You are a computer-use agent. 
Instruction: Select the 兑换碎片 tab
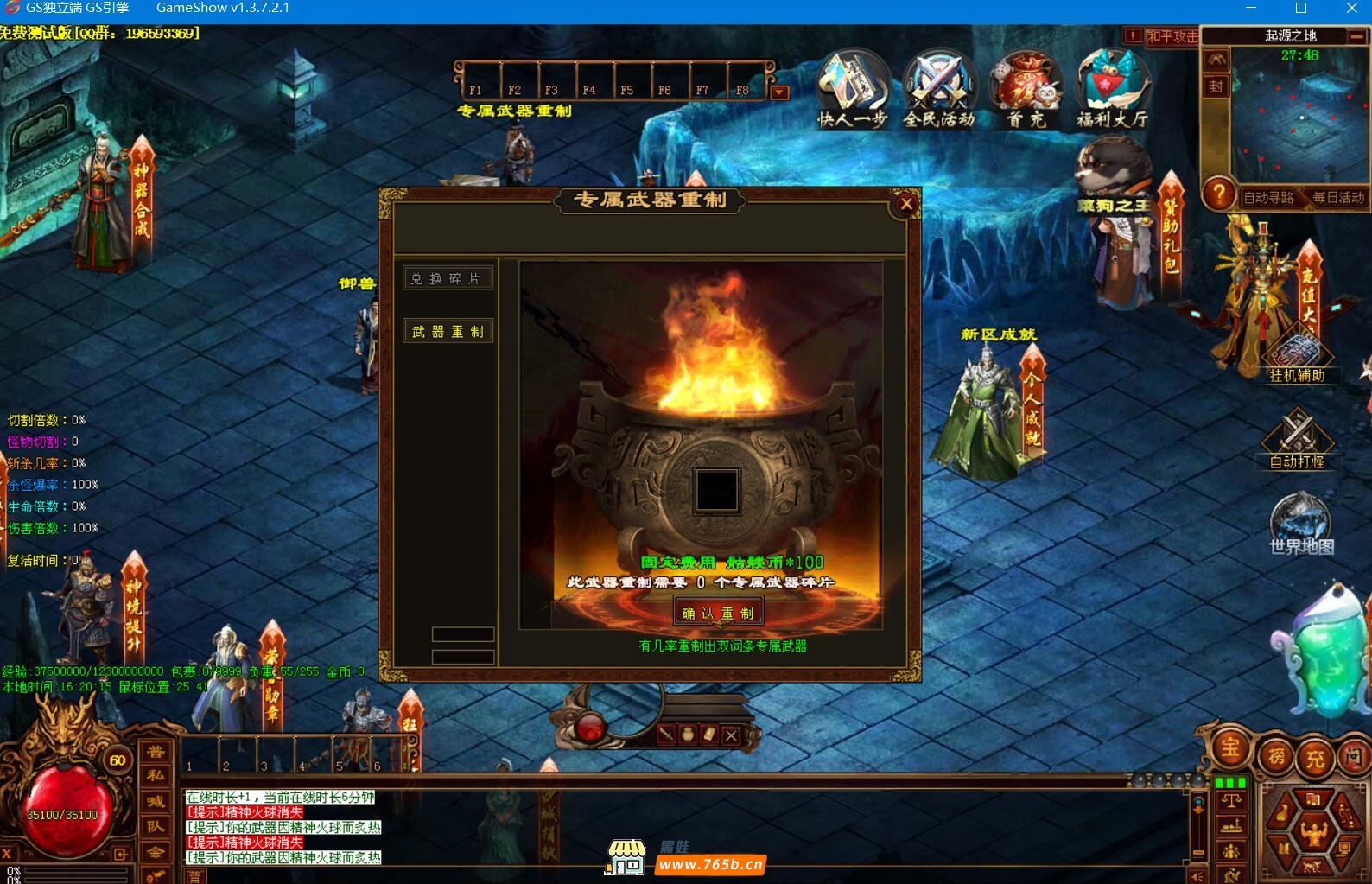448,278
